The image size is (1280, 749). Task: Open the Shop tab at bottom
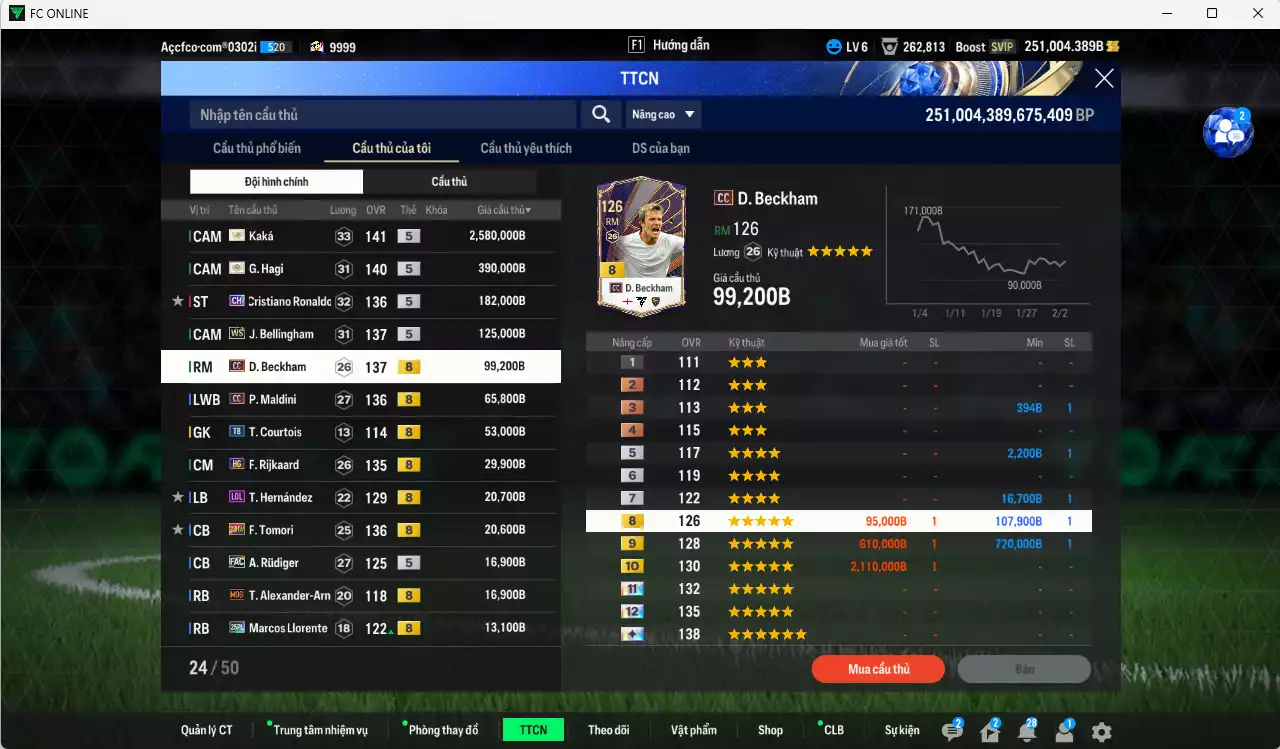click(770, 729)
